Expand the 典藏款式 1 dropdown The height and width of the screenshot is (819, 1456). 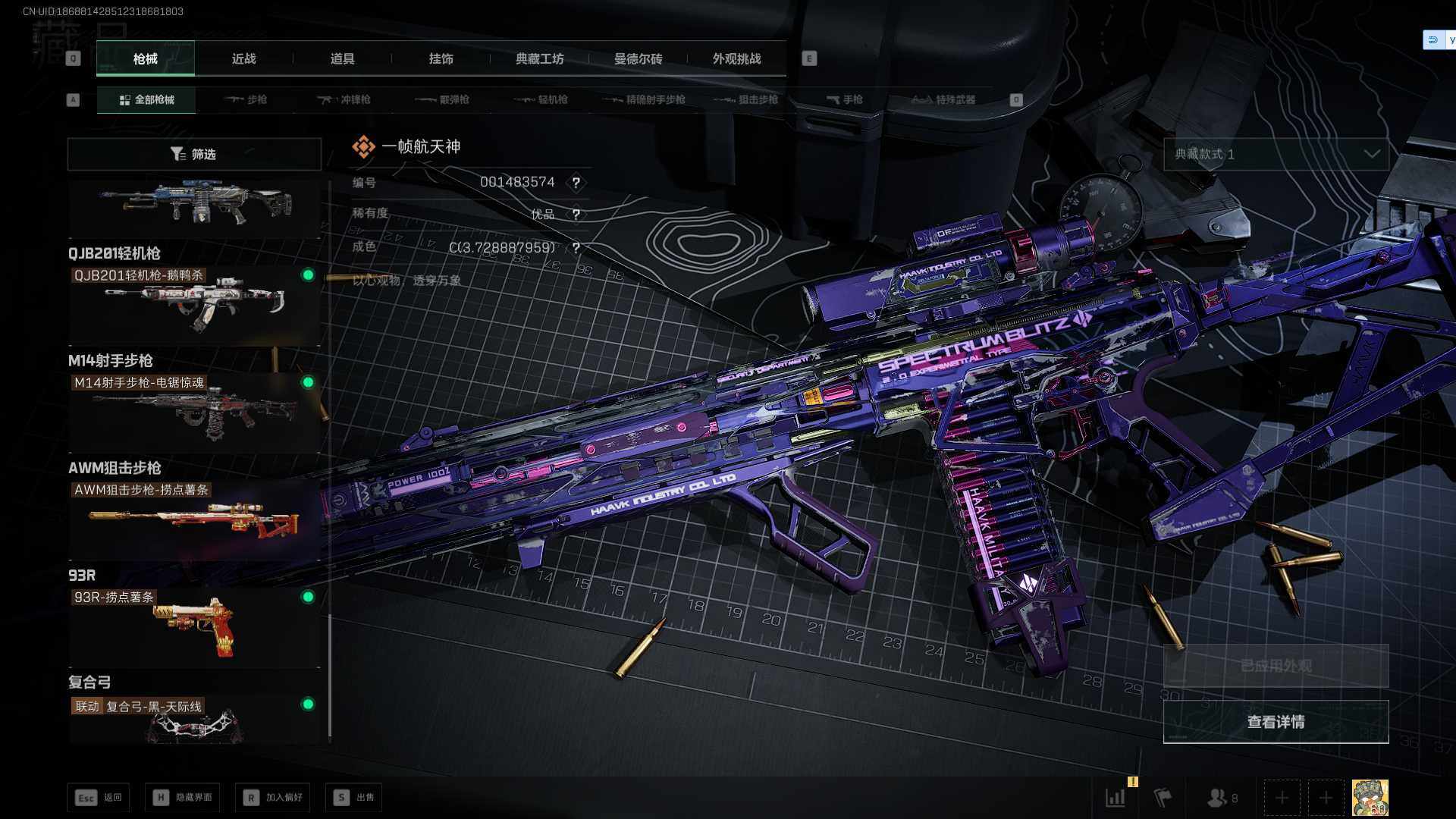coord(1276,154)
